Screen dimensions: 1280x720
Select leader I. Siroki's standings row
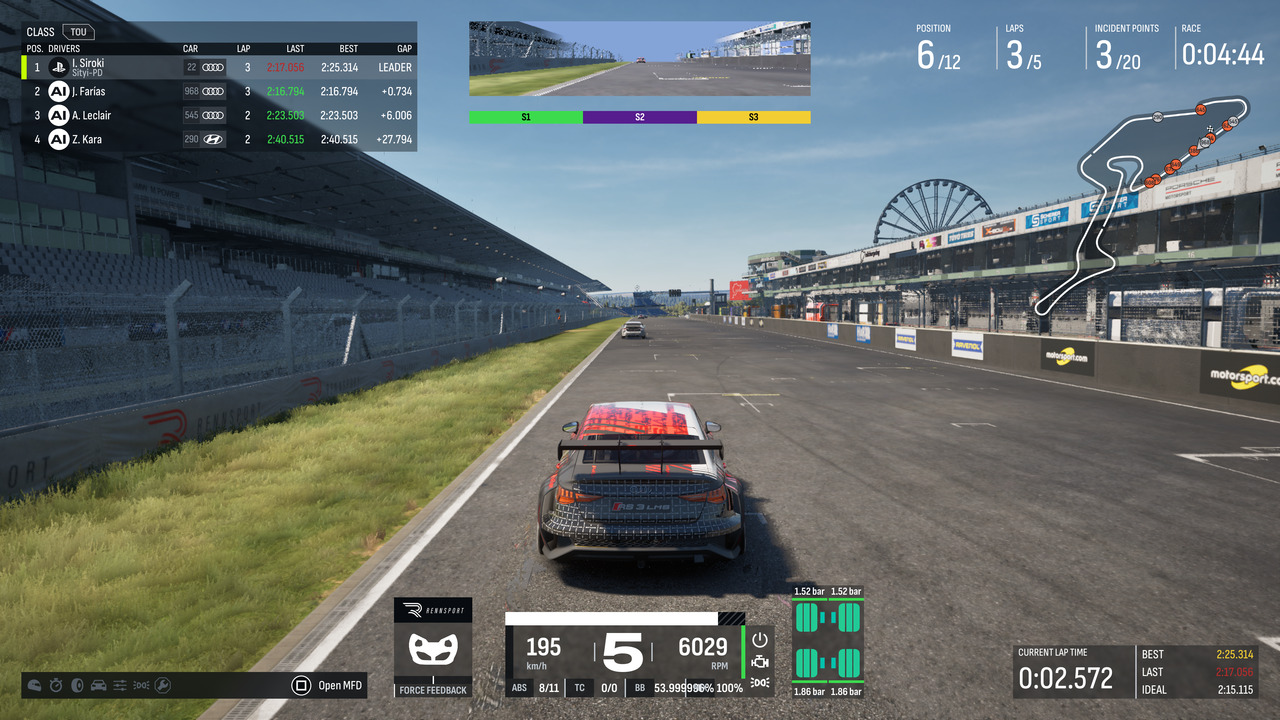pos(218,67)
